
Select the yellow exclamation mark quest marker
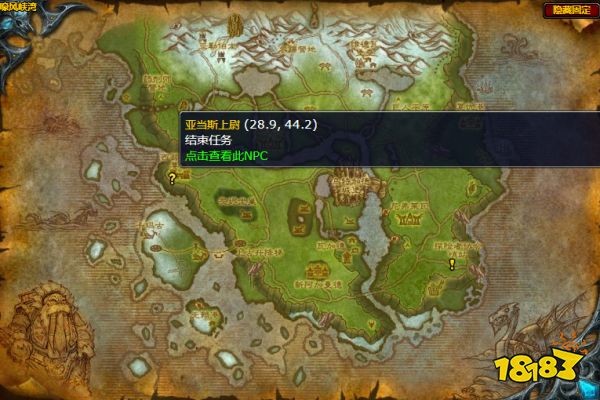[x=452, y=264]
